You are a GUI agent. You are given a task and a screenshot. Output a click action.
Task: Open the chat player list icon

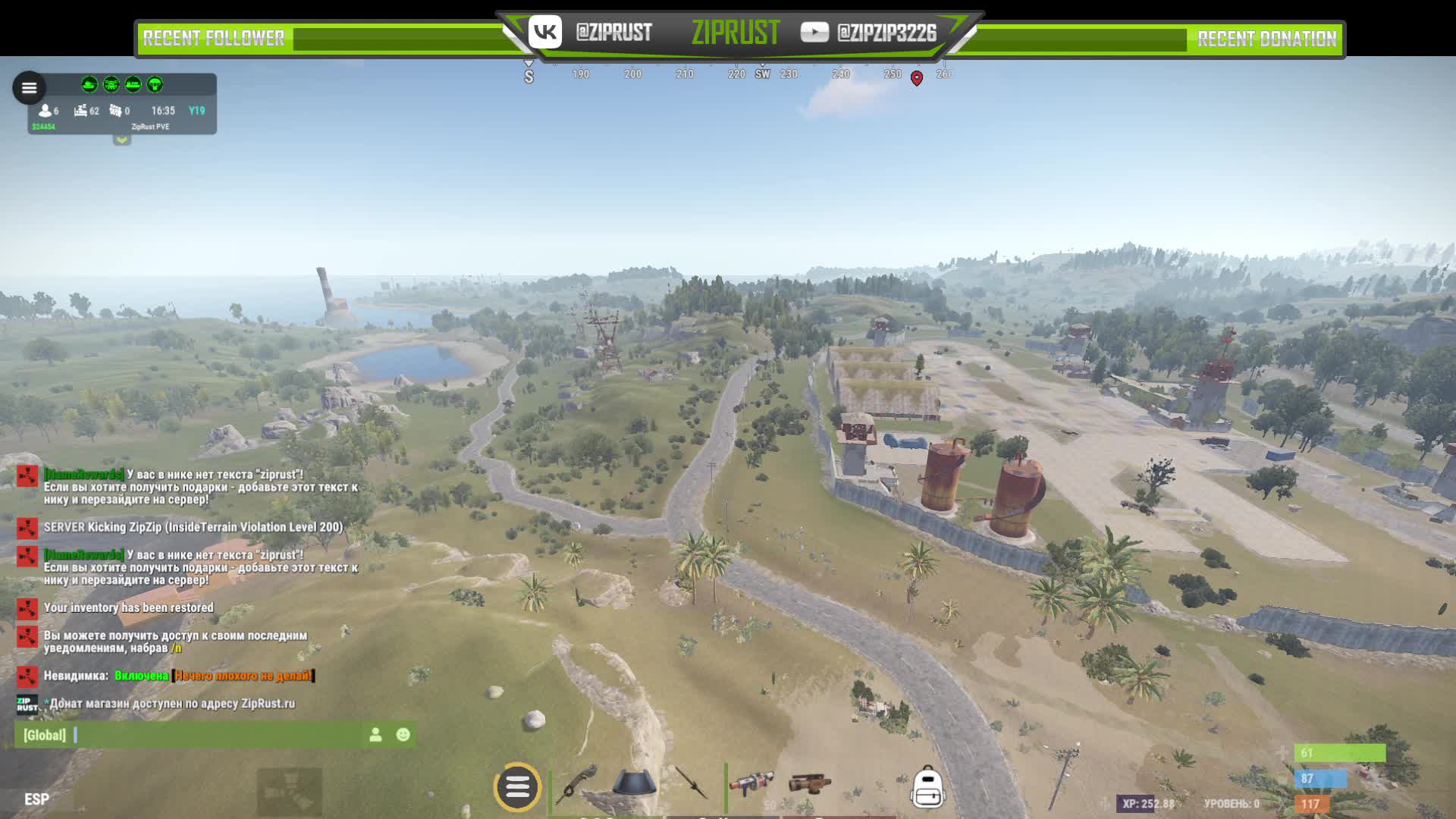click(x=375, y=735)
